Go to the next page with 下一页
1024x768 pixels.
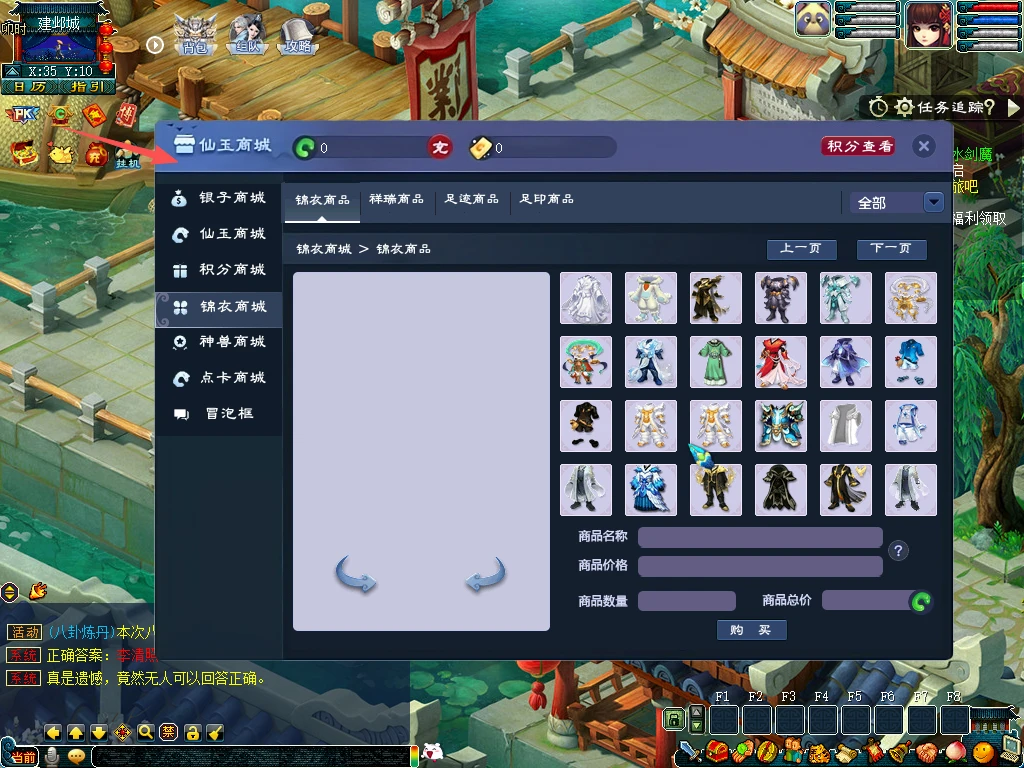(x=891, y=249)
